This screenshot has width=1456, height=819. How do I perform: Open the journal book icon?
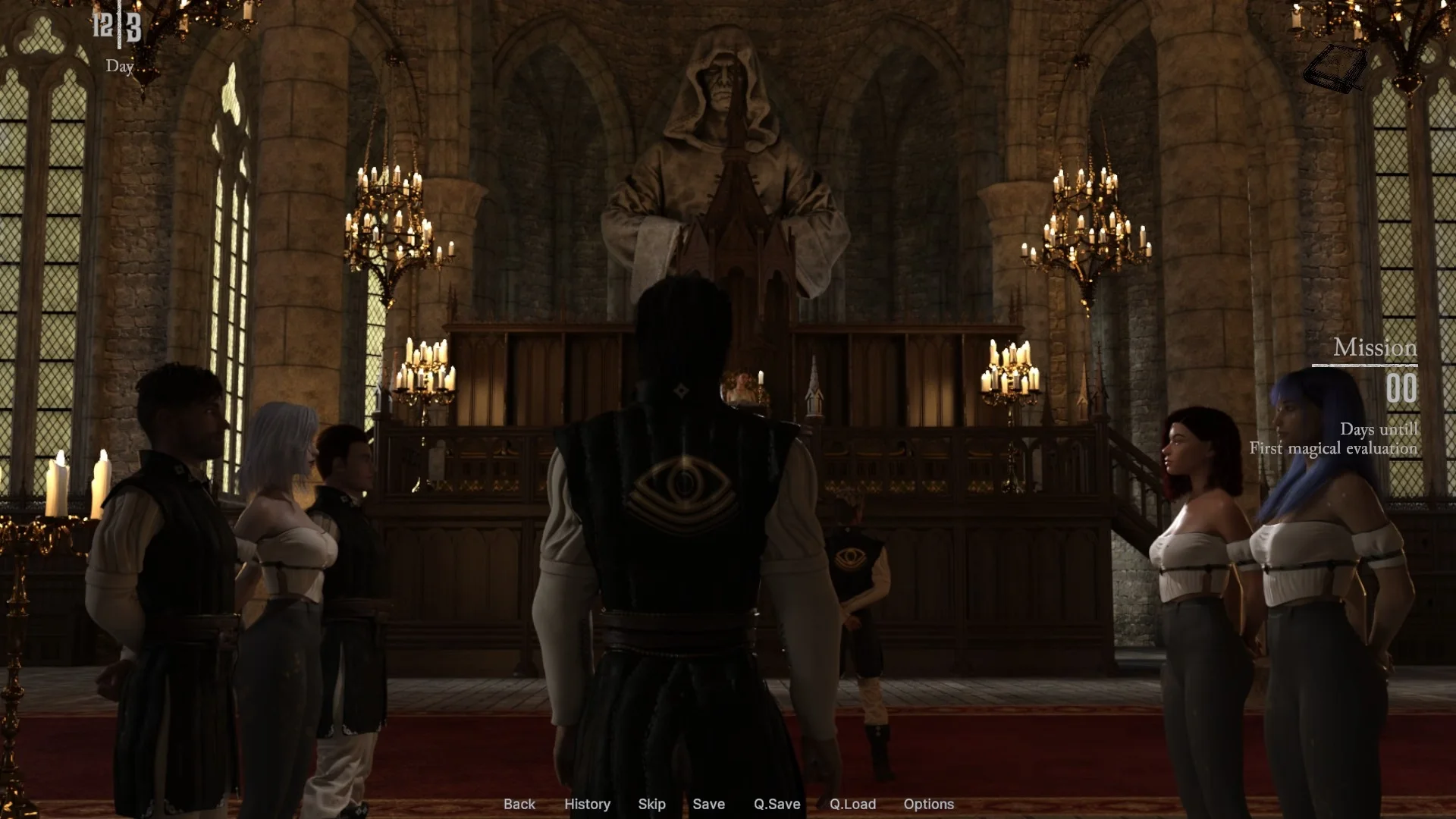[x=1335, y=68]
